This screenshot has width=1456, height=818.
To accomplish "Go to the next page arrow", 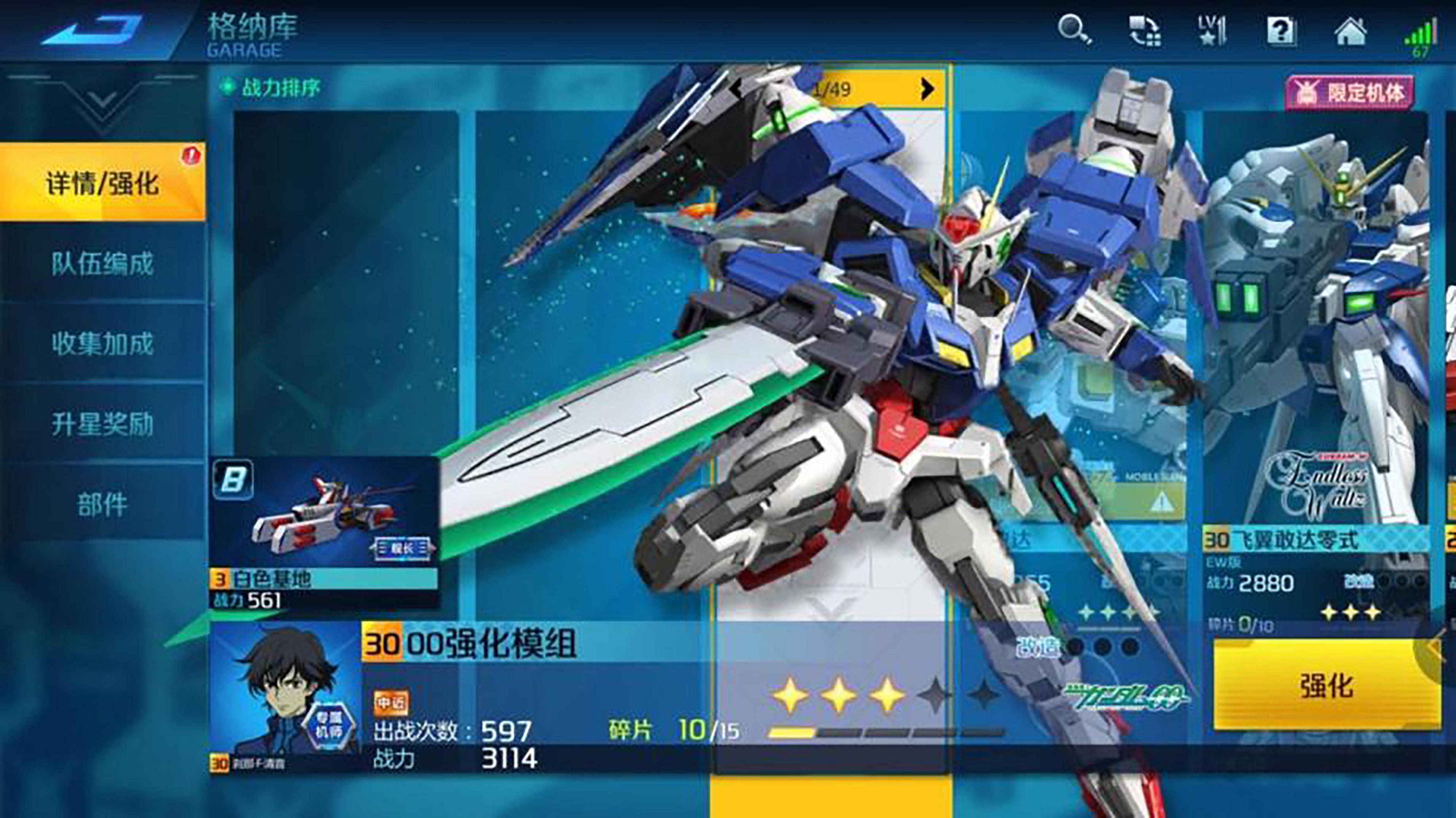I will [927, 89].
